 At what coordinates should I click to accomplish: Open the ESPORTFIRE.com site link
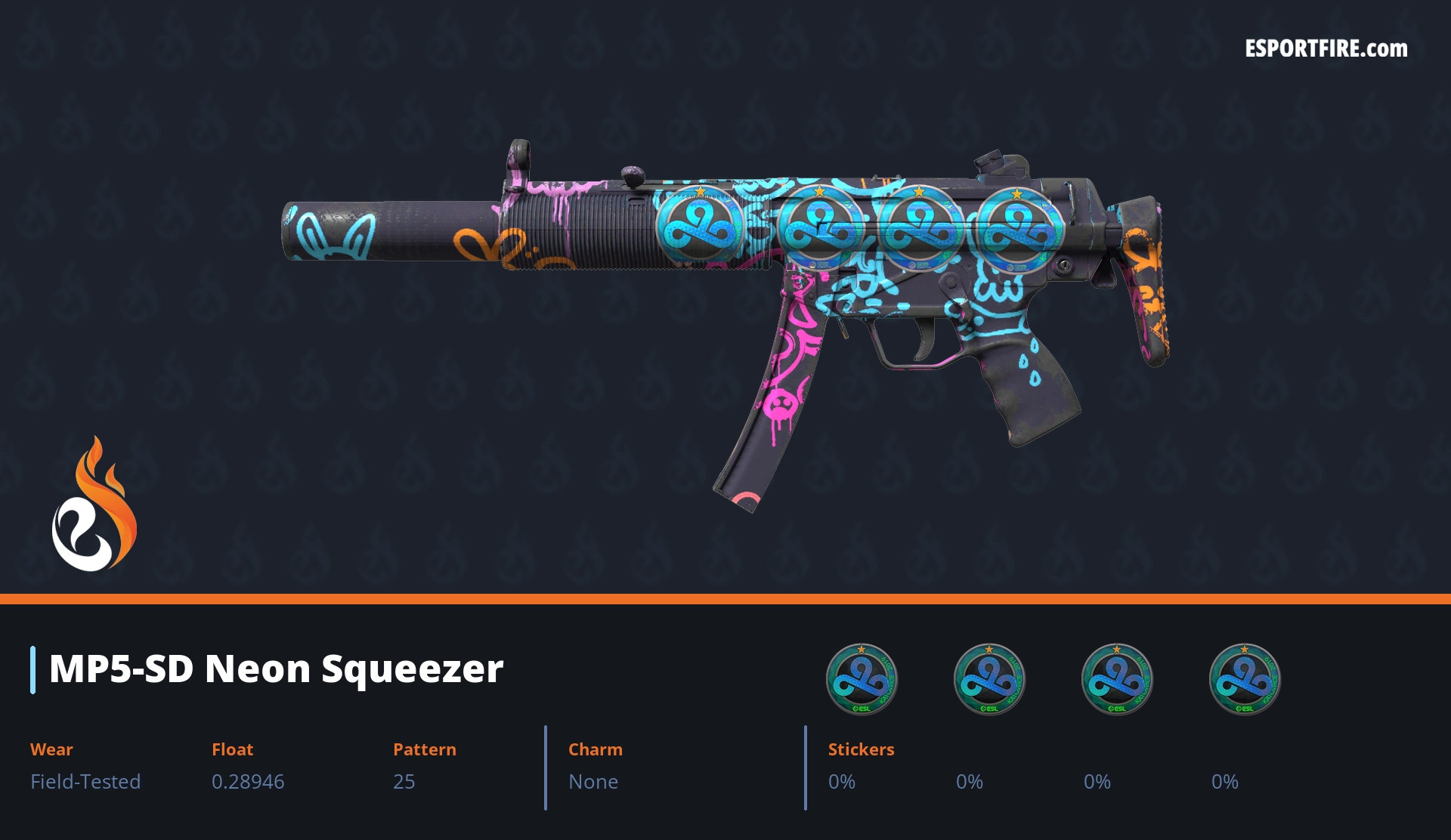pyautogui.click(x=1326, y=49)
